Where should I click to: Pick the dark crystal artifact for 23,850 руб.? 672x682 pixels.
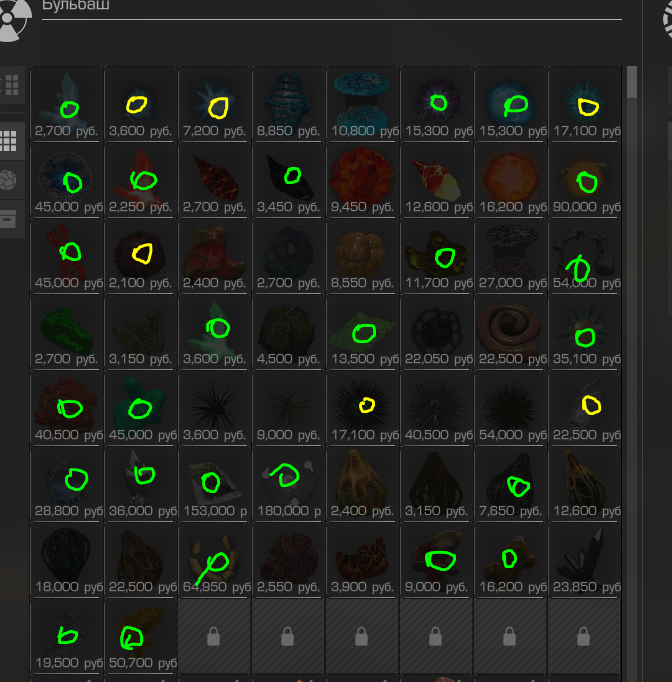tap(585, 560)
